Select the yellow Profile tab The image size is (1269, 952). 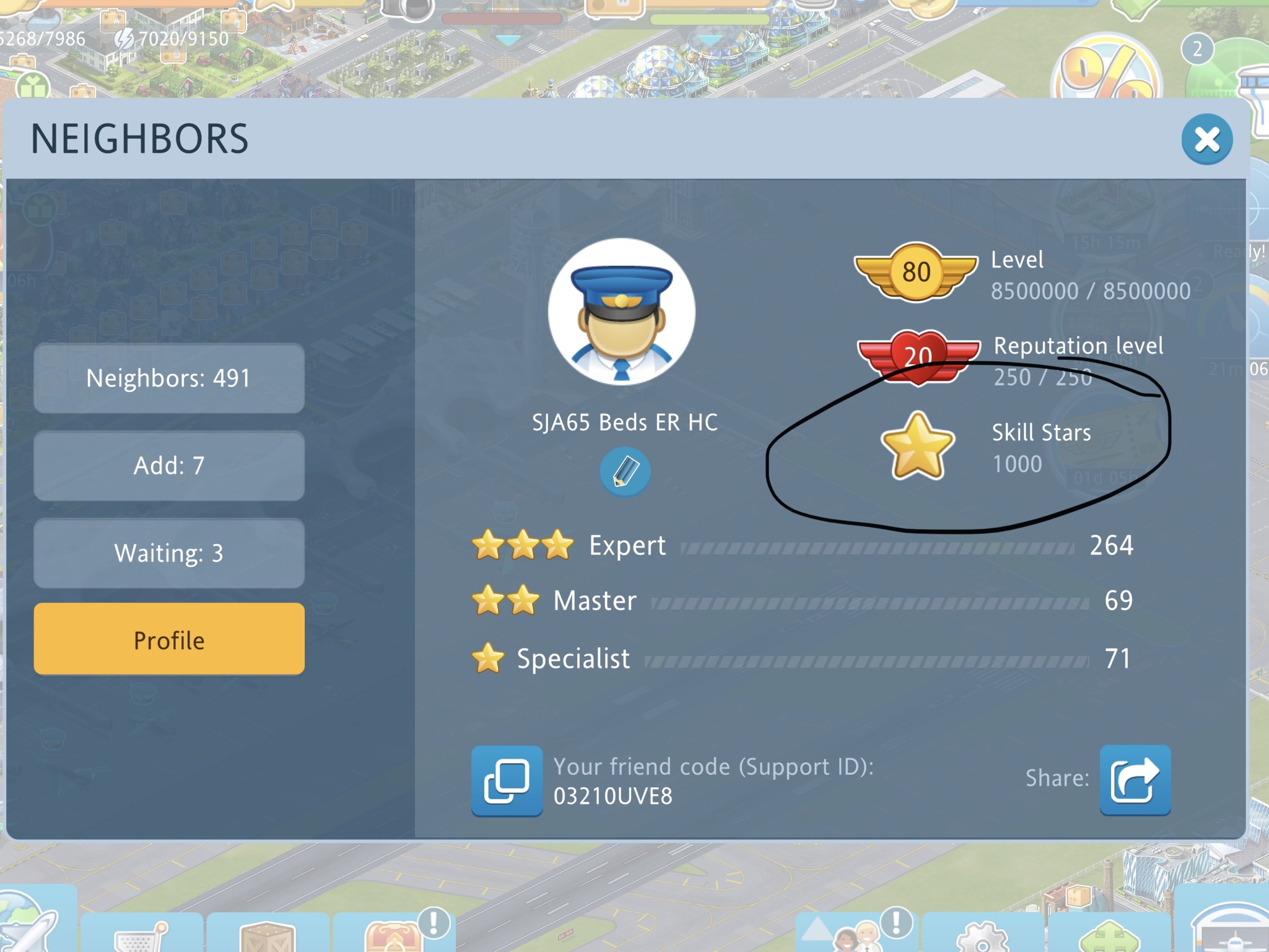169,640
